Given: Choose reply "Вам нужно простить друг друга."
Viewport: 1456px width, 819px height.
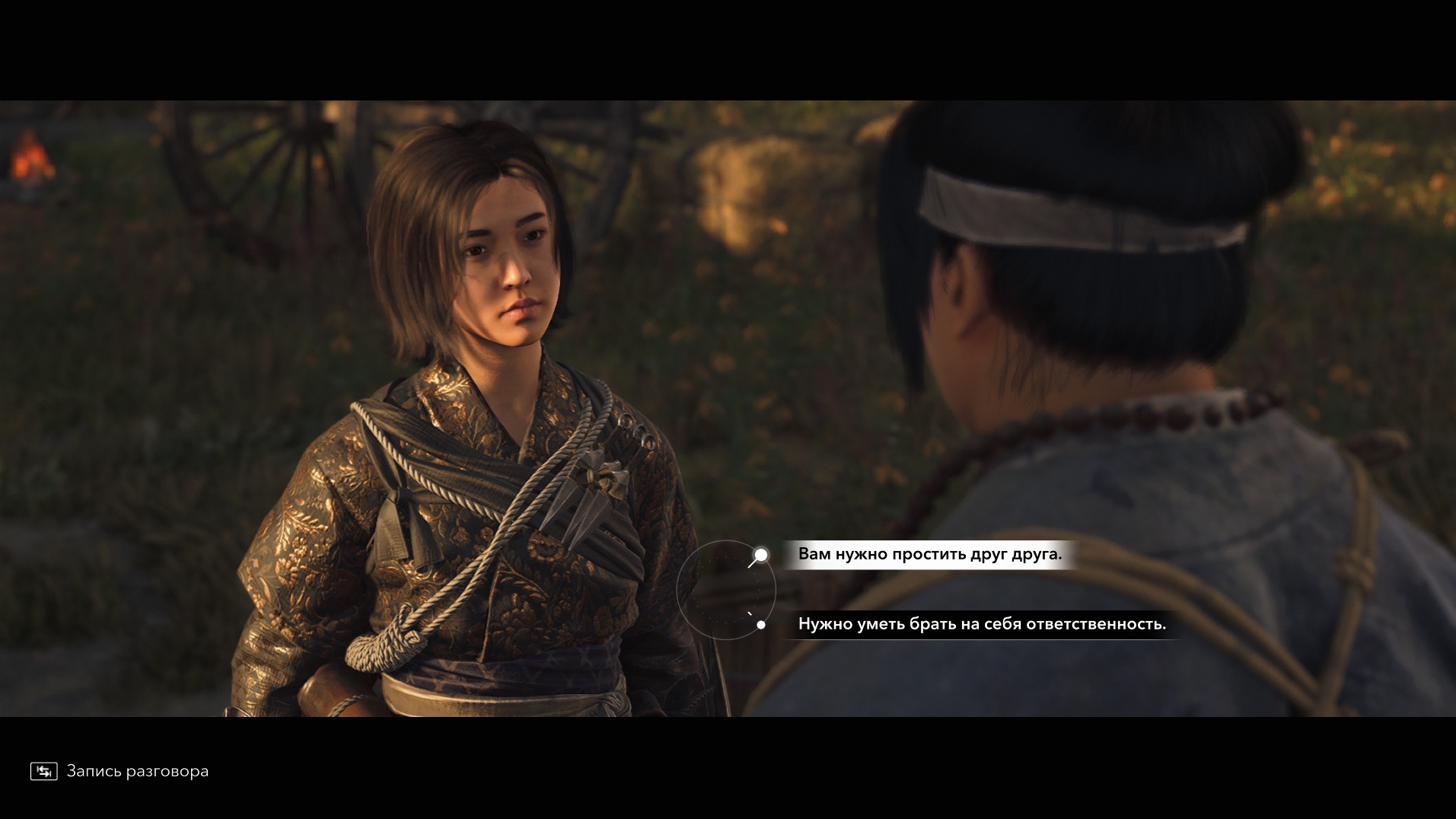Looking at the screenshot, I should [929, 554].
